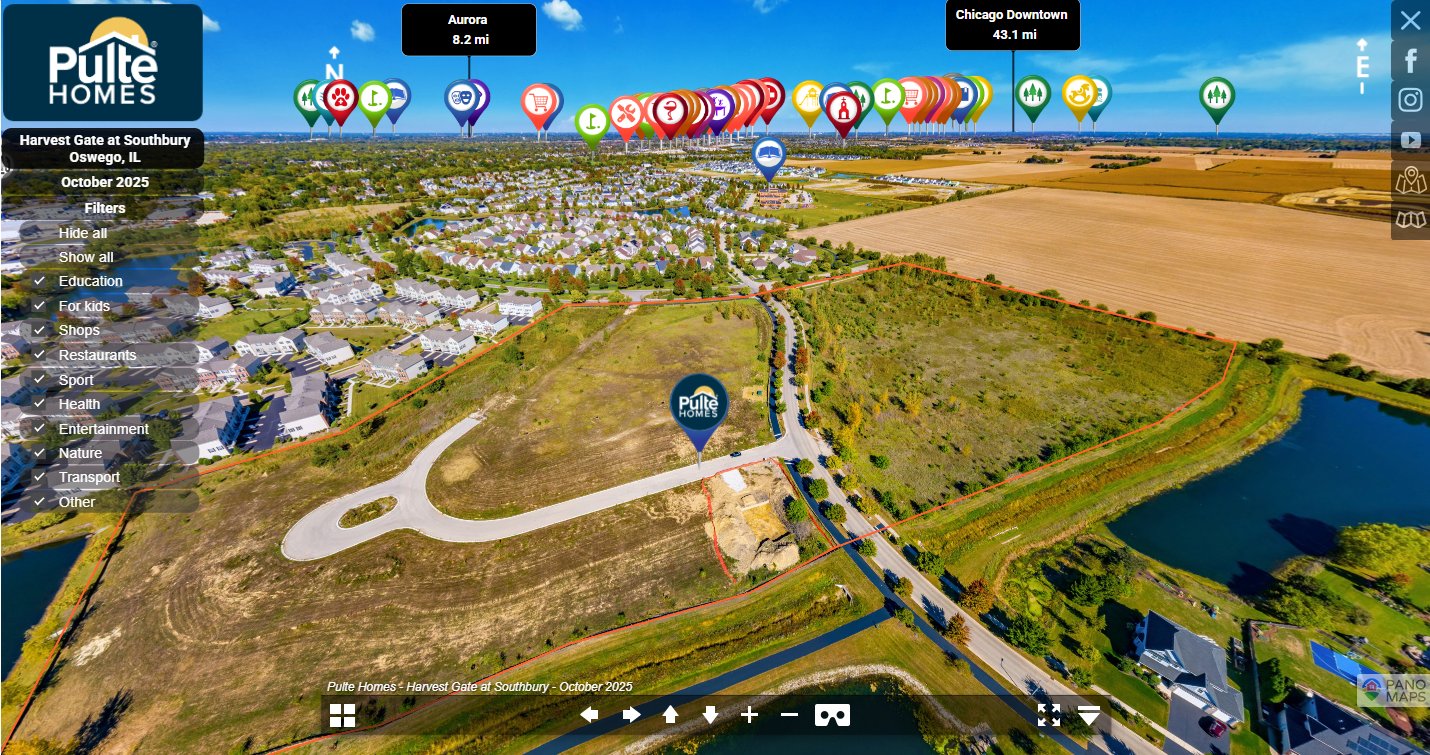Toggle the Nature filter
Viewport: 1430px width, 755px height.
click(x=80, y=453)
